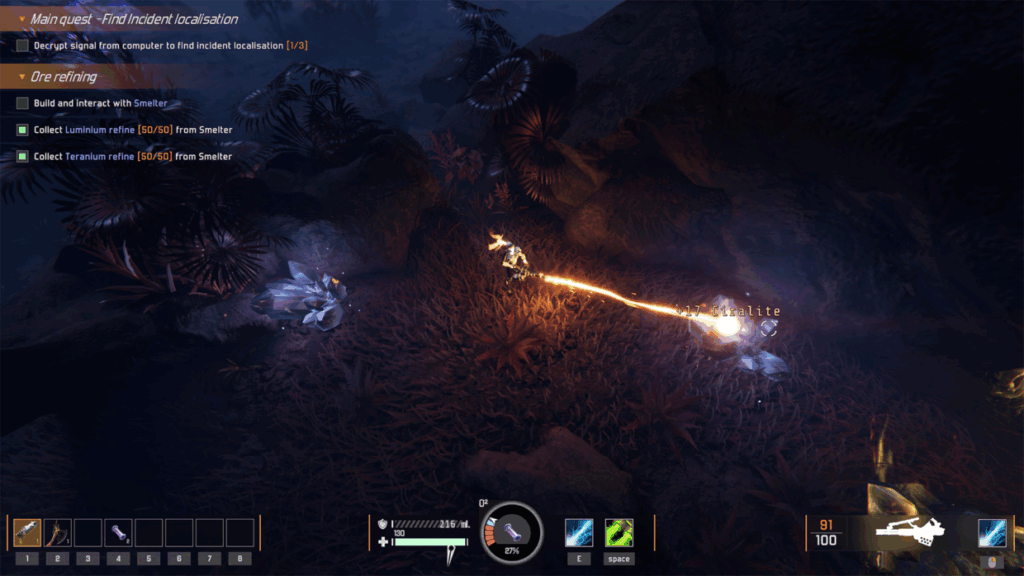1024x576 pixels.
Task: Collapse the Main quest tracker header
Action: pos(22,19)
